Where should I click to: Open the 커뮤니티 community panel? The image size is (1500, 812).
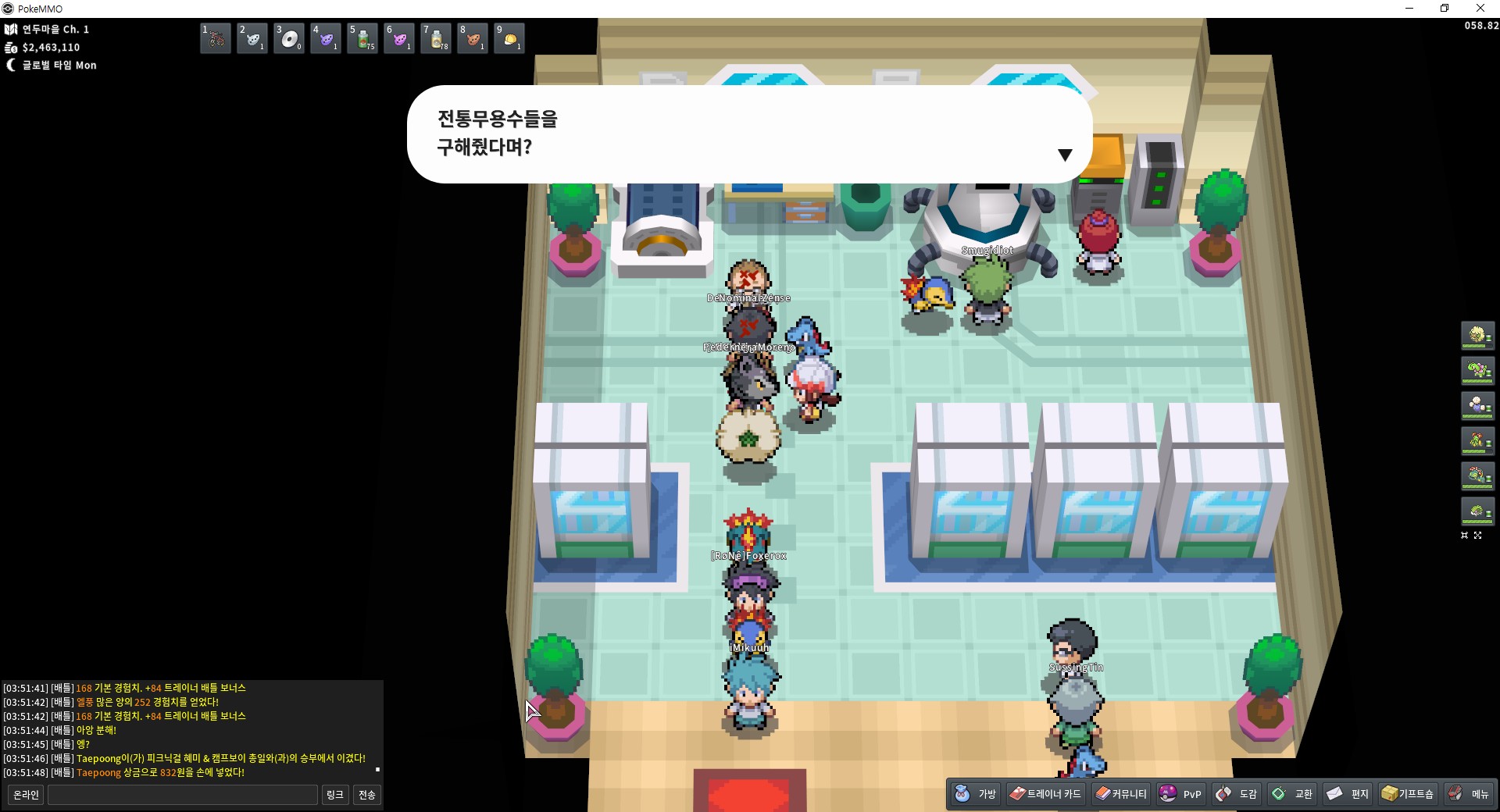tap(1120, 794)
